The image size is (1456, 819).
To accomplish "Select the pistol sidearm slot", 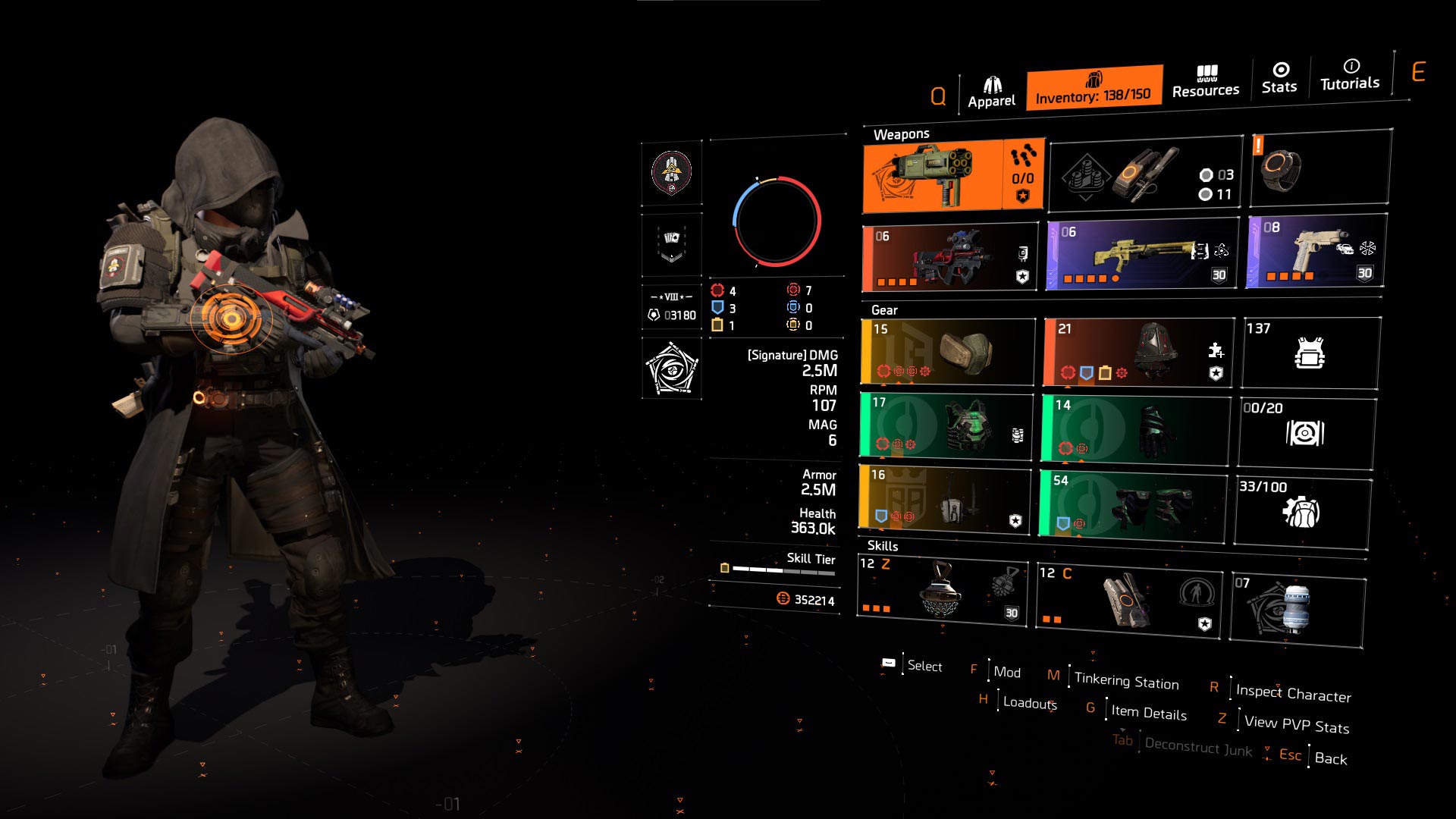I will (1316, 251).
